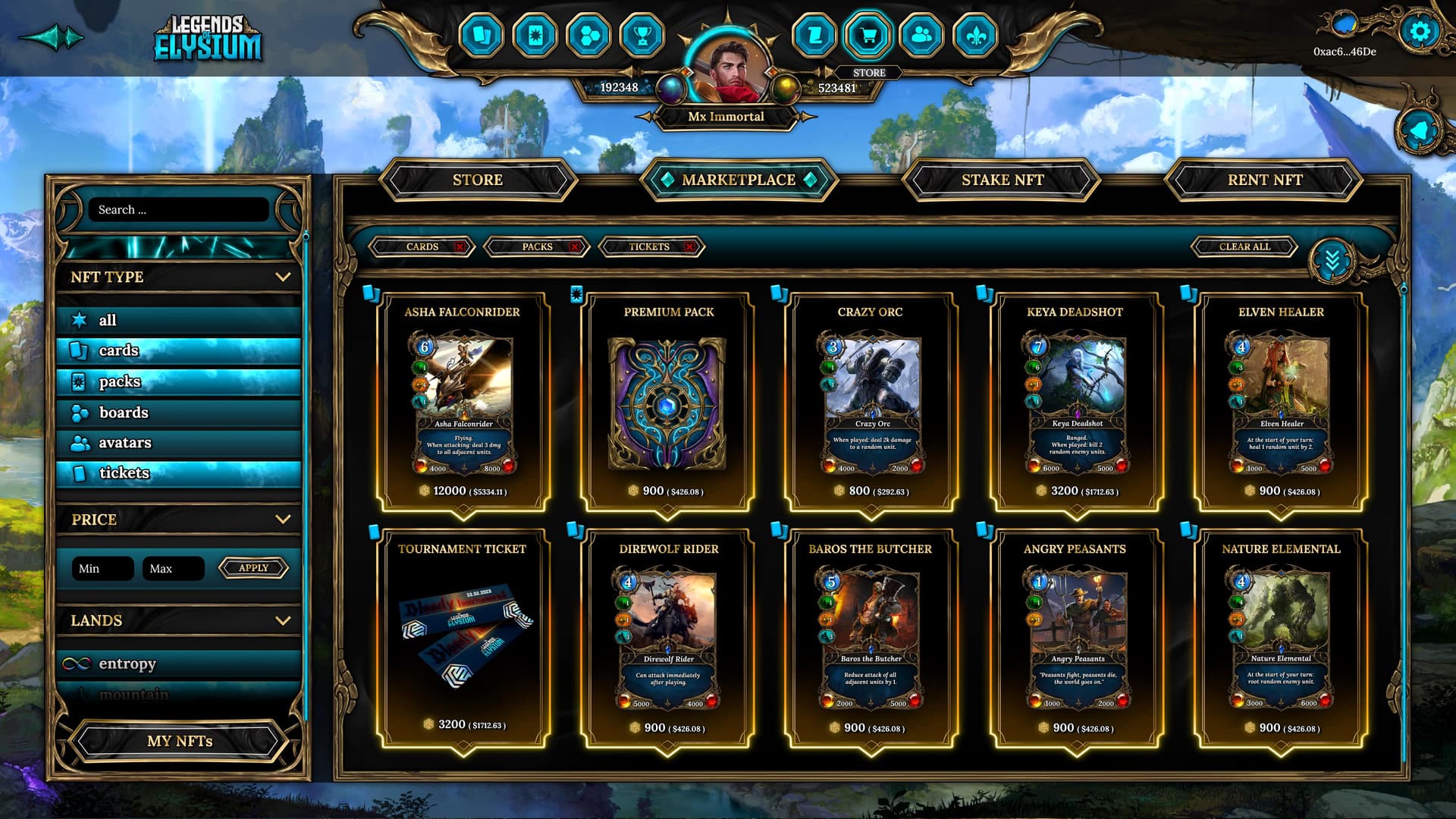Image resolution: width=1456 pixels, height=819 pixels.
Task: Switch to the Store tab
Action: [478, 180]
